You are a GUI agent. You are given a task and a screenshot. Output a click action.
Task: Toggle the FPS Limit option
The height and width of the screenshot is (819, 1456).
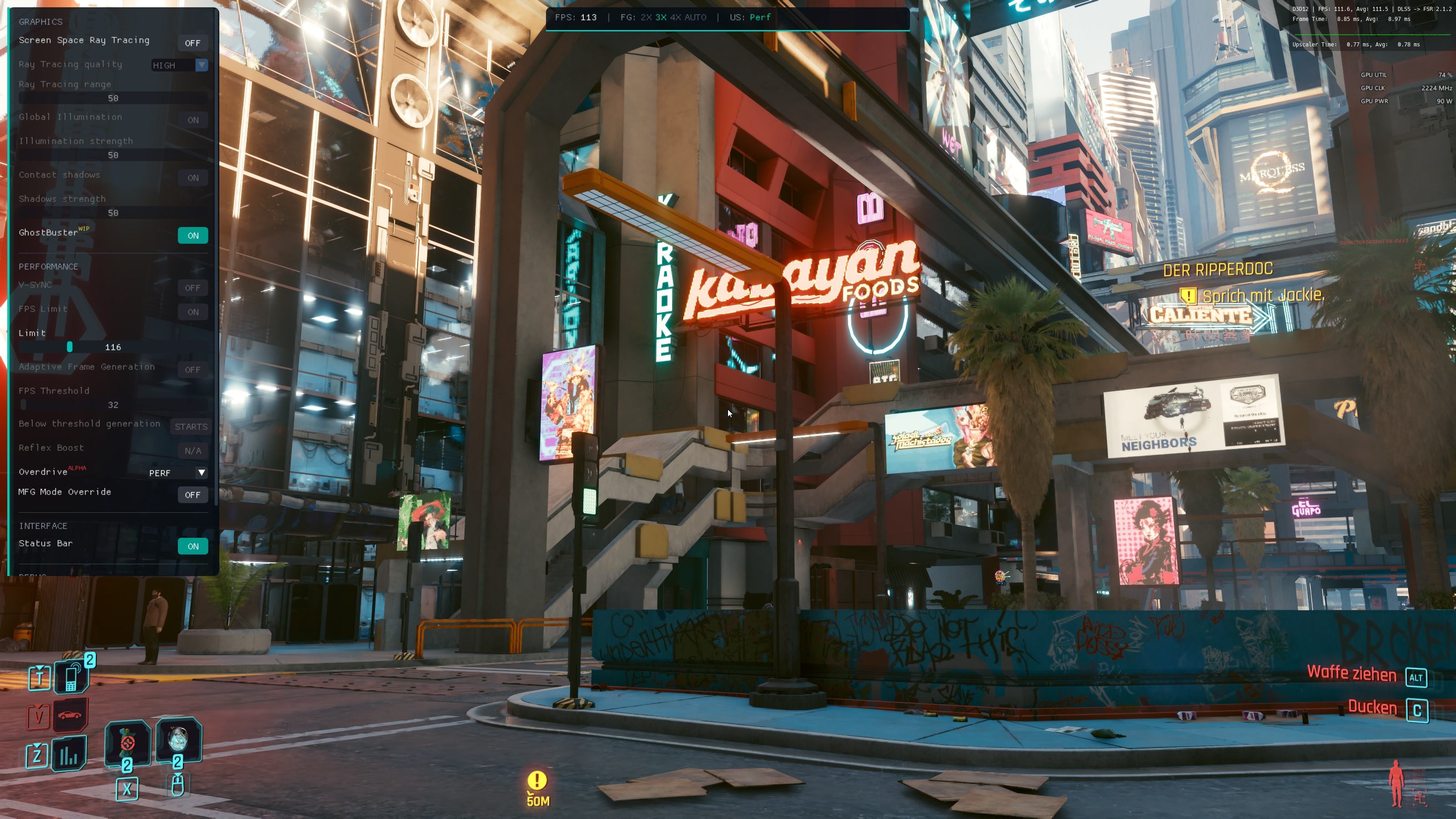click(193, 312)
